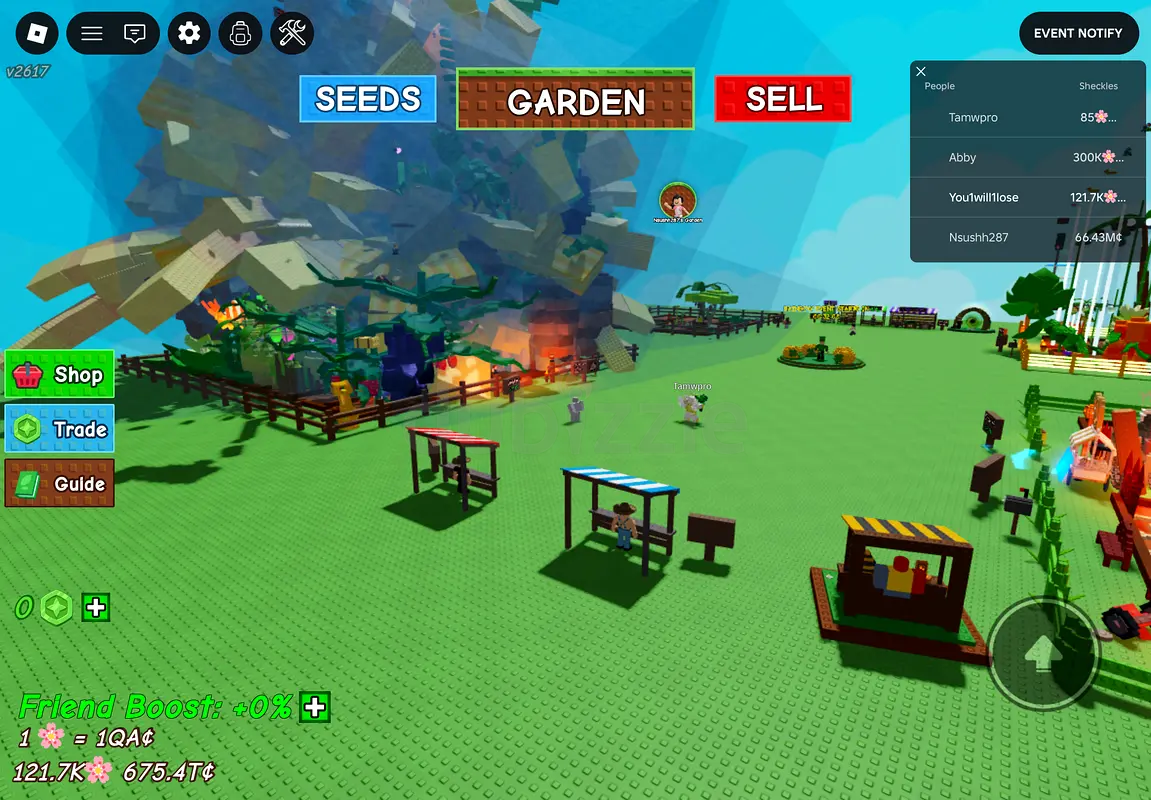Open the Guide book
Viewport: 1151px width, 800px height.
(60, 484)
